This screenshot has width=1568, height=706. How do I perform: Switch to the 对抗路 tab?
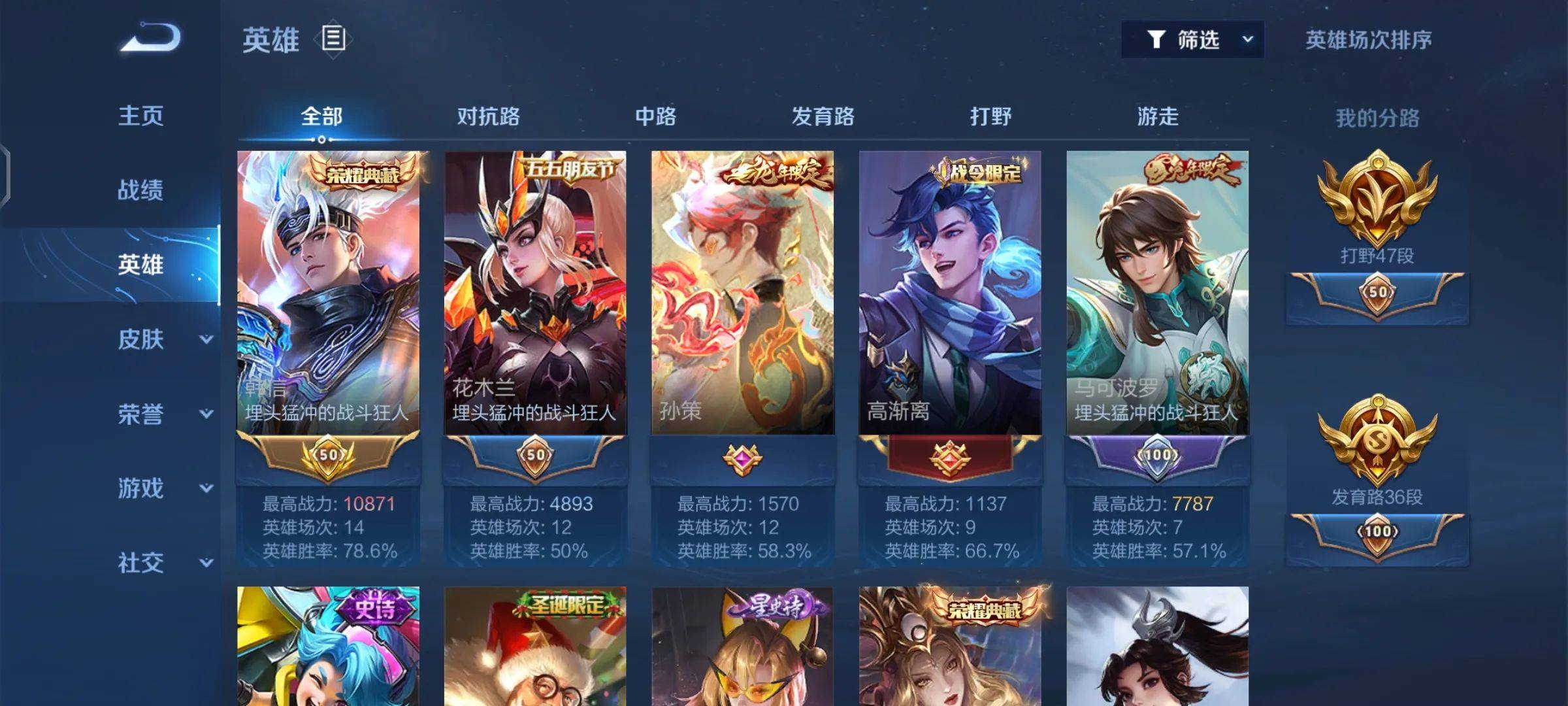coord(488,117)
